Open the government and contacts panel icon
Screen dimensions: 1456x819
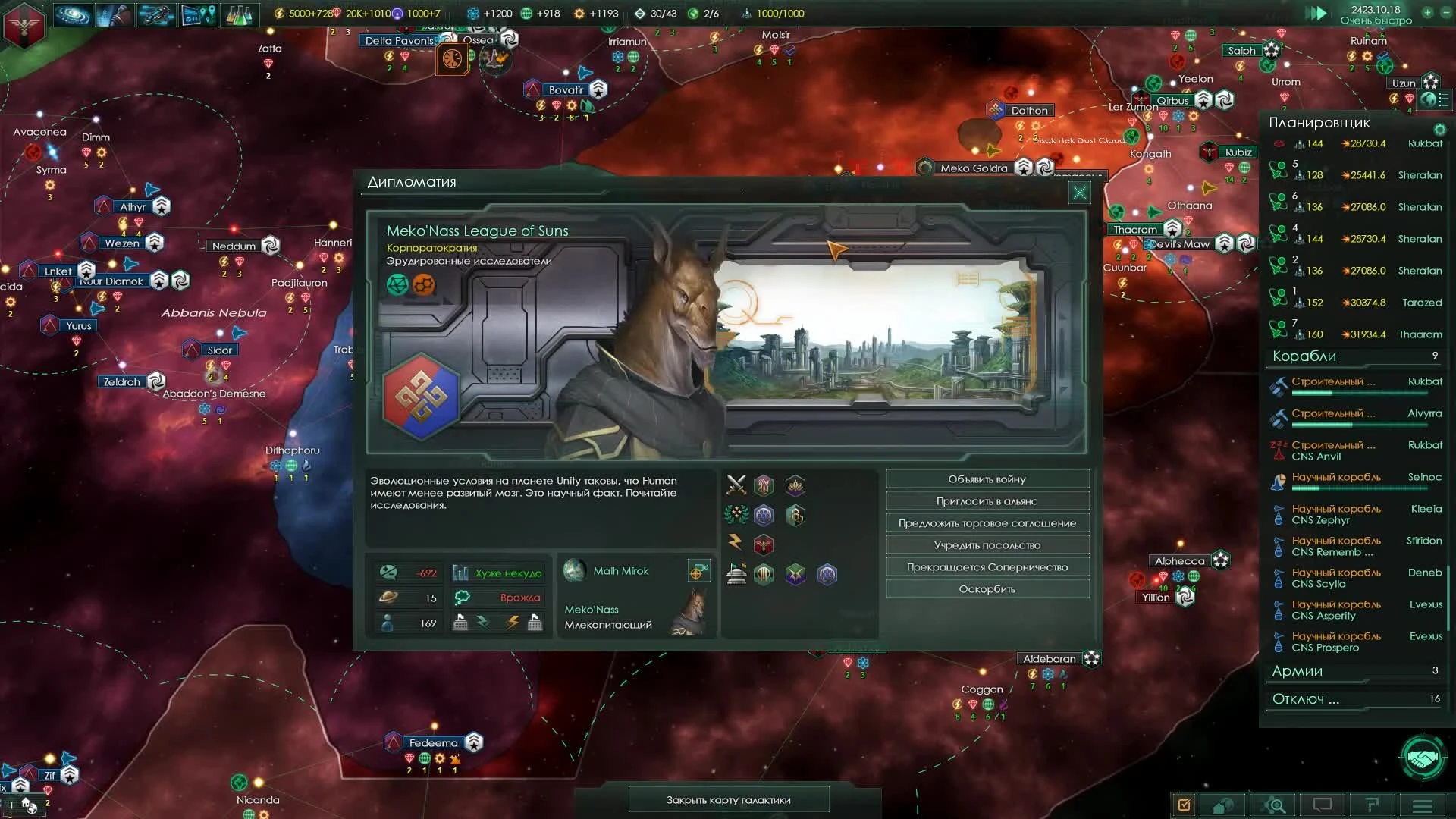click(114, 14)
